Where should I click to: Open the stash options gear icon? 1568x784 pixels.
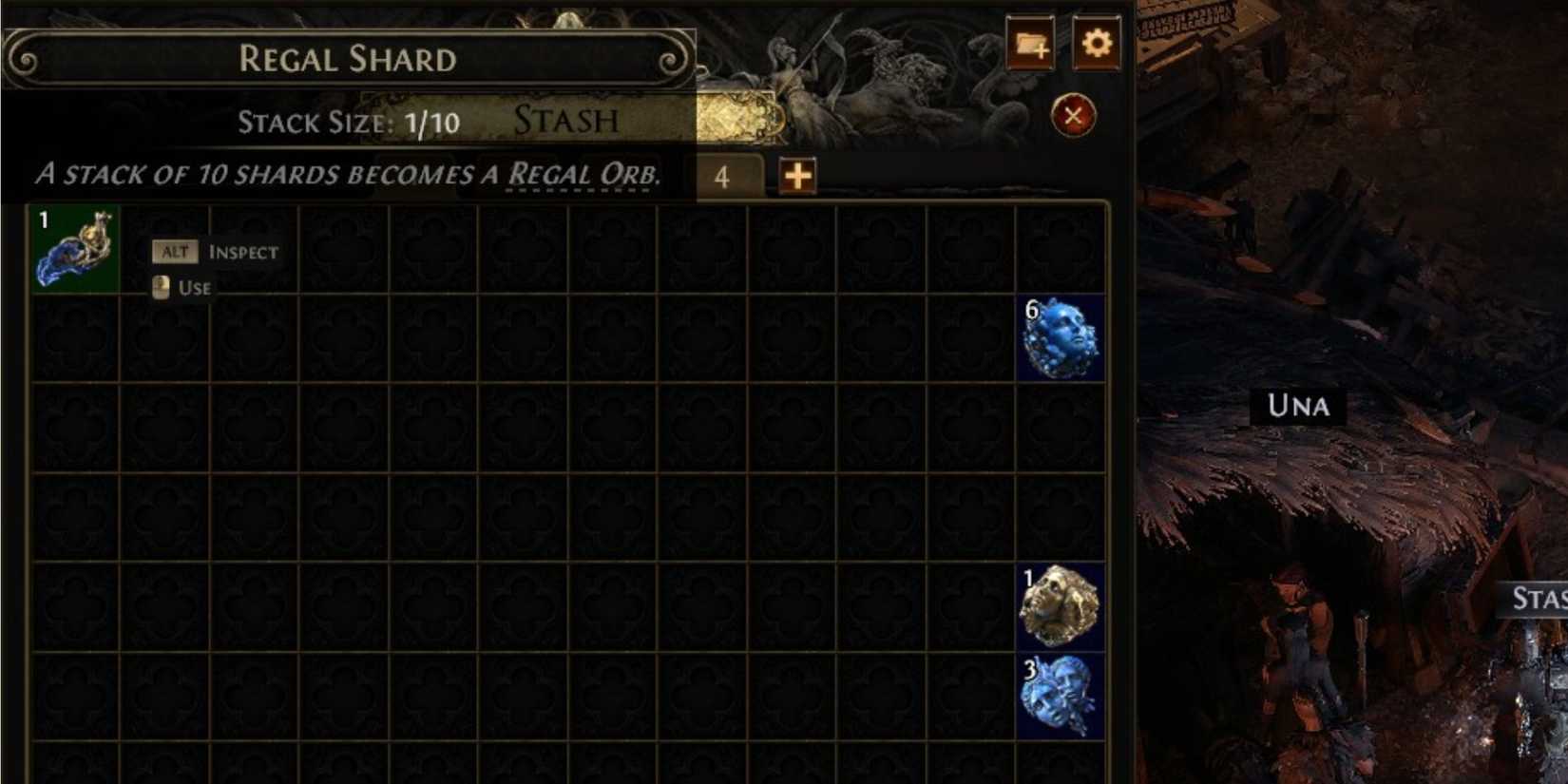tap(1095, 43)
